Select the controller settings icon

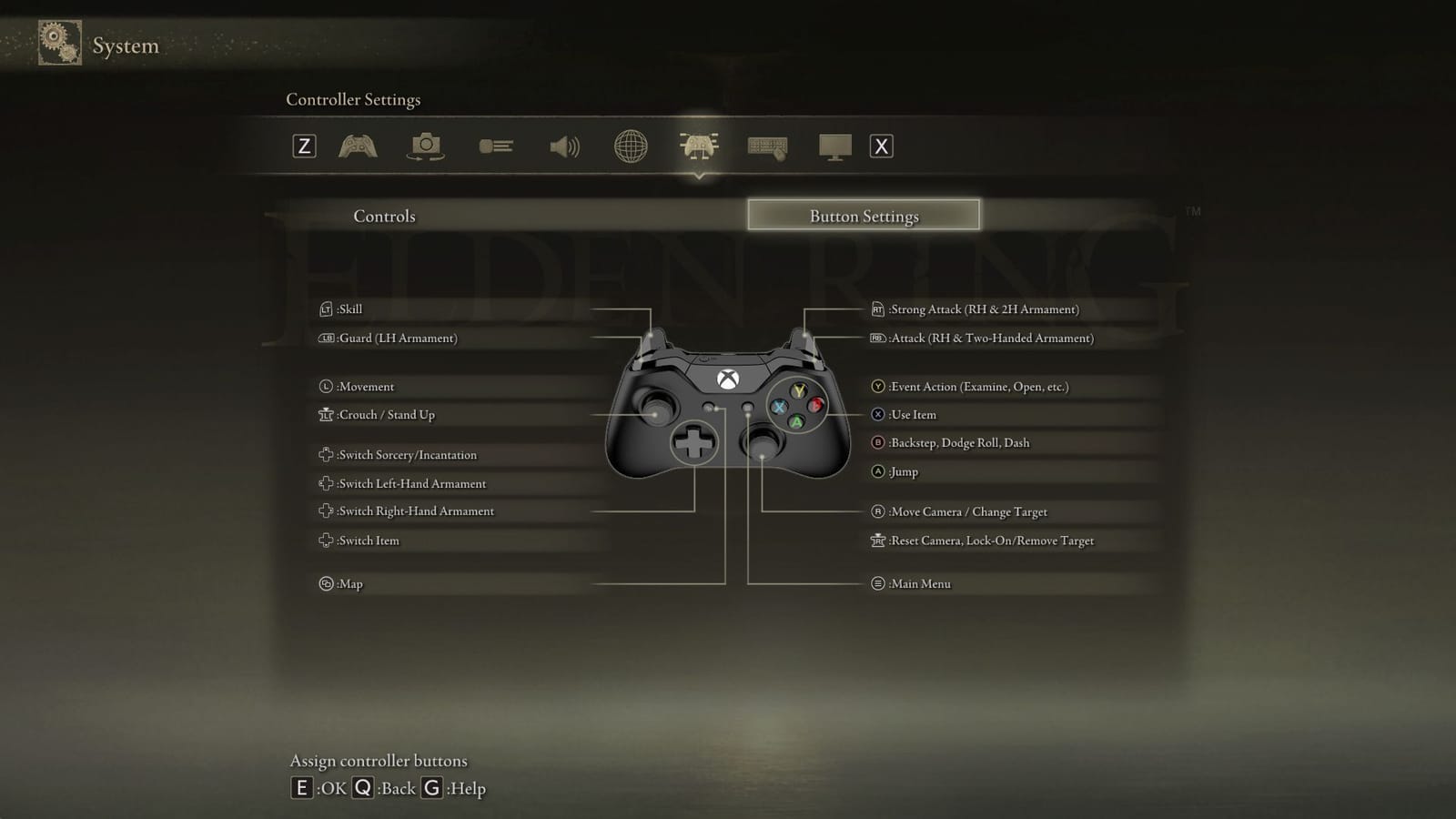pos(697,146)
